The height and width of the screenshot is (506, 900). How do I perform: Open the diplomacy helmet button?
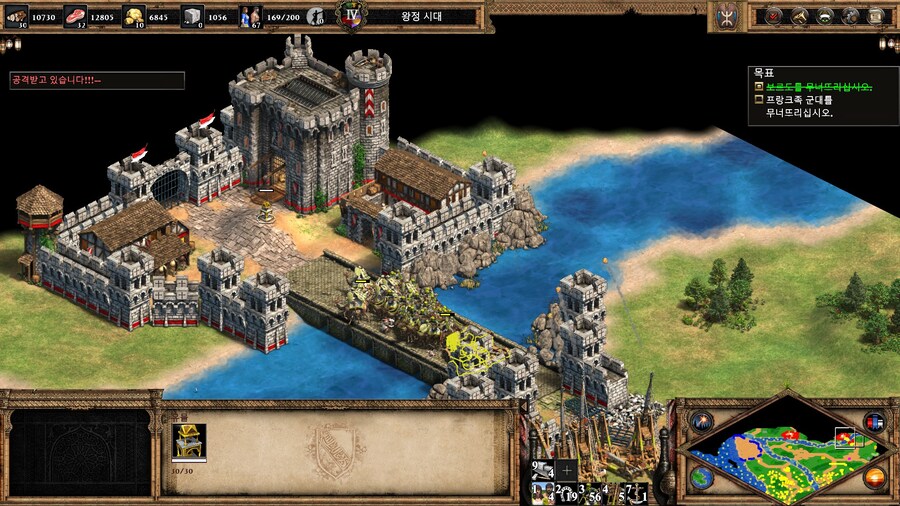click(826, 16)
